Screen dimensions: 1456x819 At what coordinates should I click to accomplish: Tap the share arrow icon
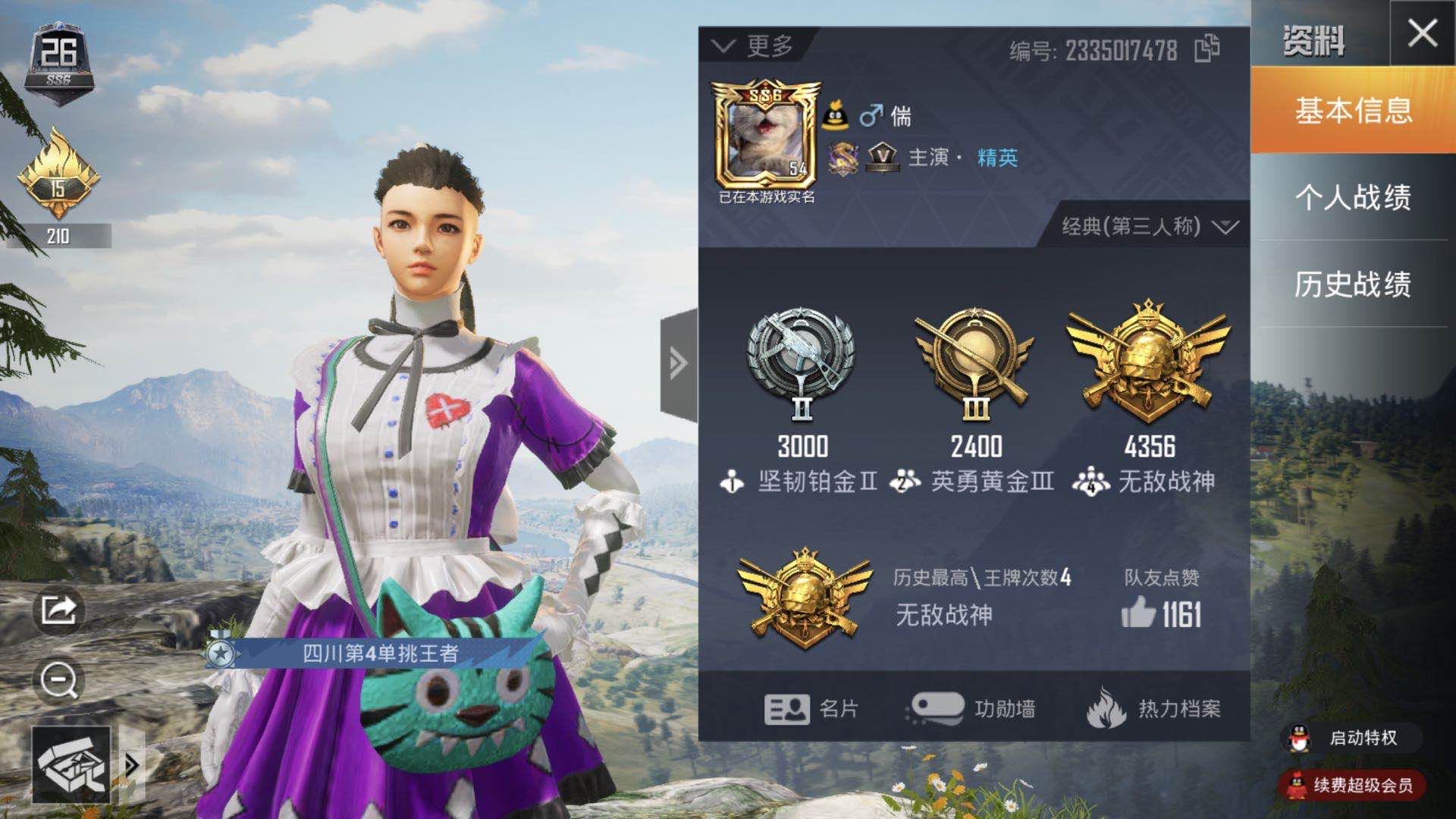(59, 609)
